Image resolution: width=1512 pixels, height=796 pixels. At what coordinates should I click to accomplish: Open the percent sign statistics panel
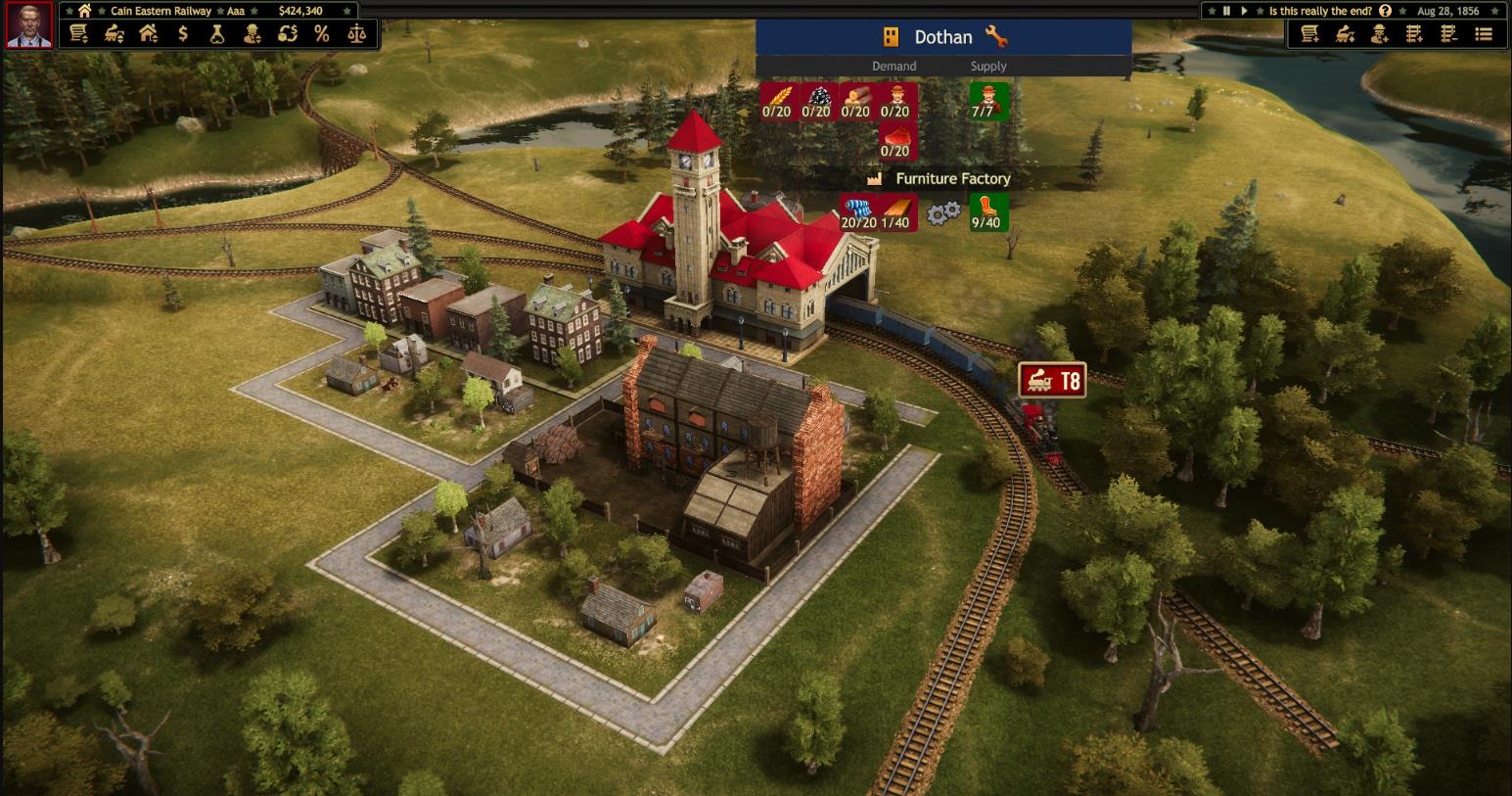click(x=322, y=33)
